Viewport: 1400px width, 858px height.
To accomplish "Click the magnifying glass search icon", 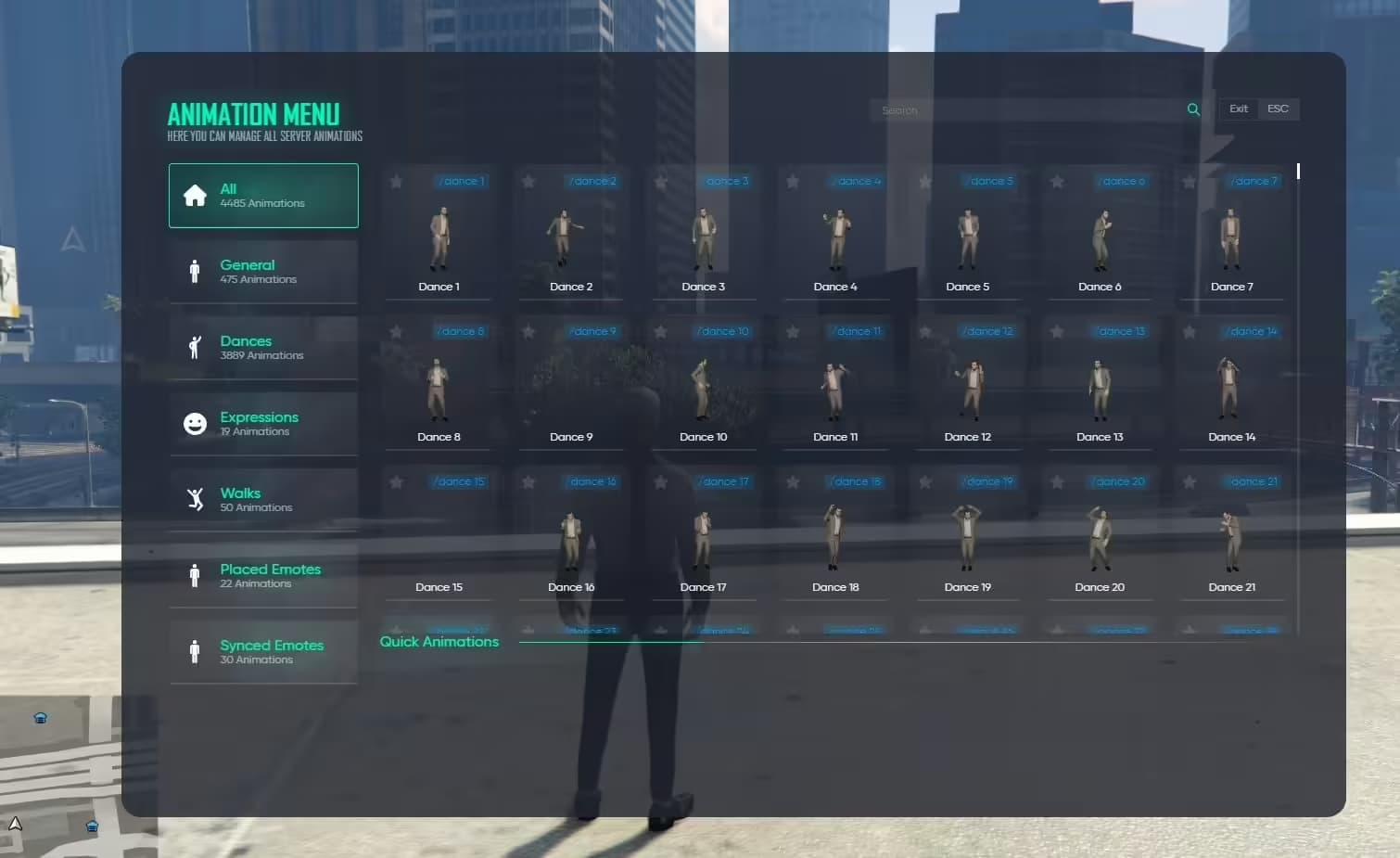I will [x=1193, y=109].
